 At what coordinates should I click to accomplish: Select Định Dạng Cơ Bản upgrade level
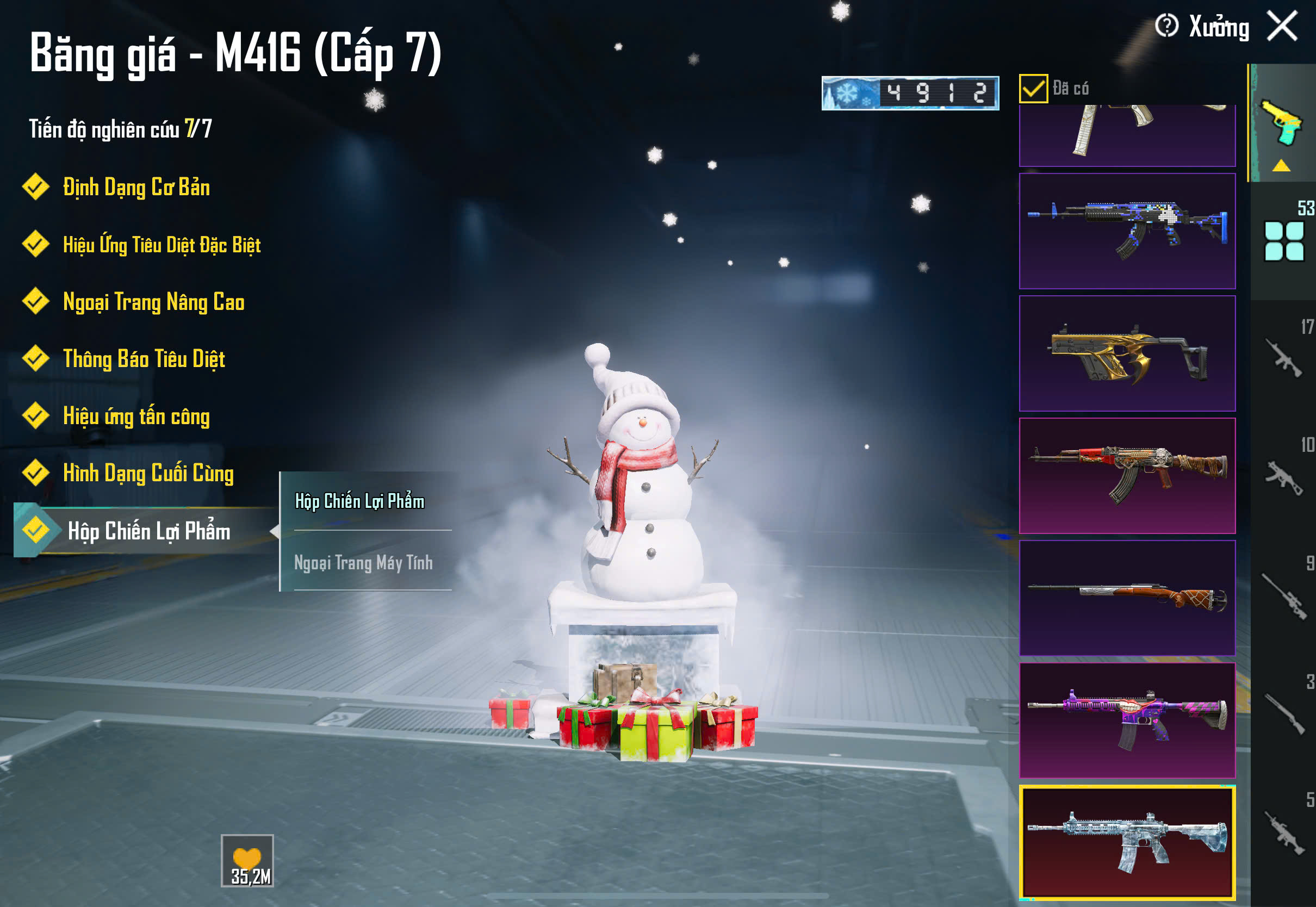(136, 188)
